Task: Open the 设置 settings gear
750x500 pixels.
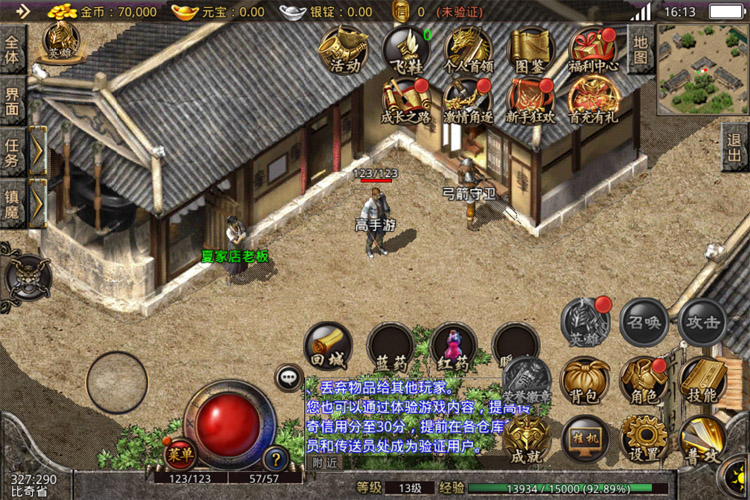Action: click(644, 438)
